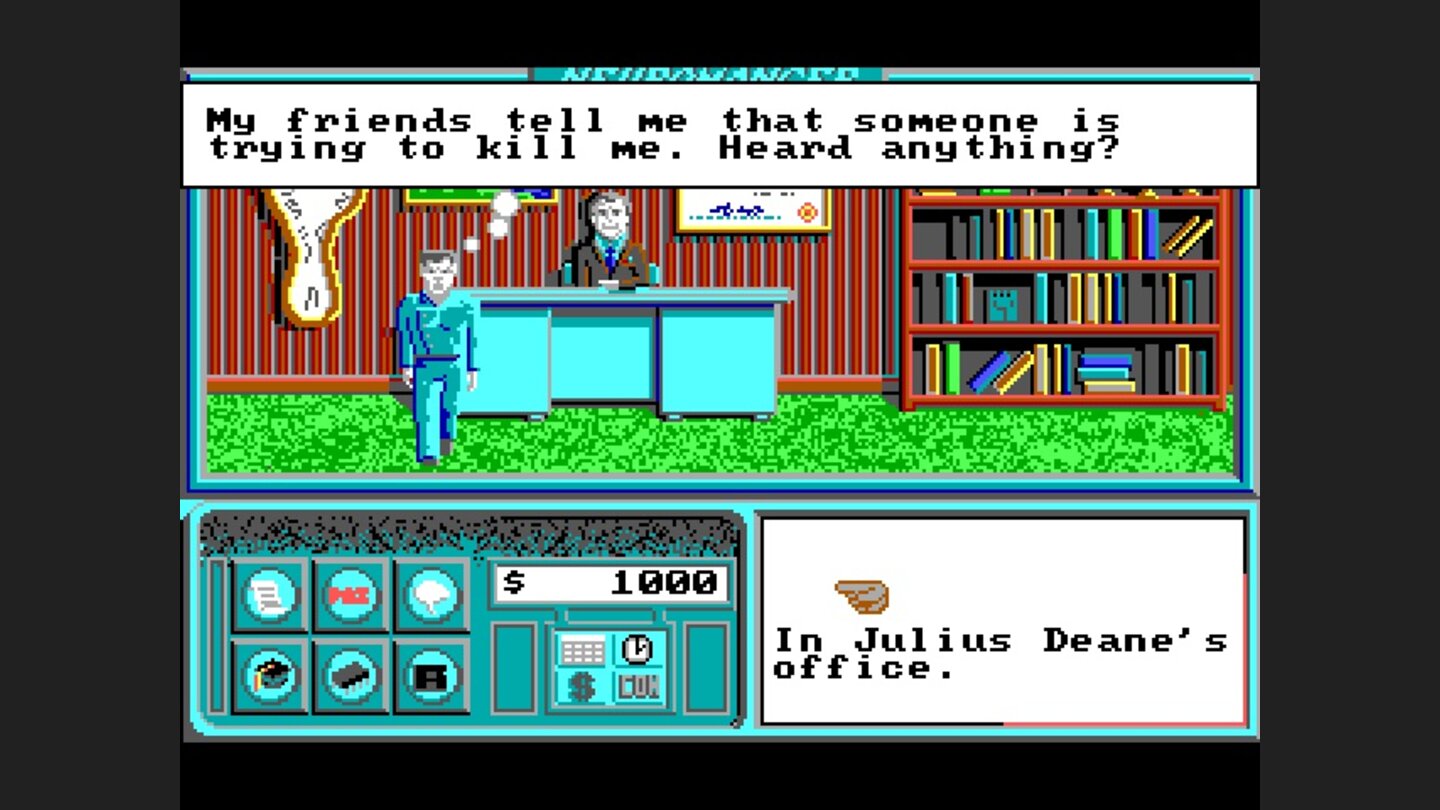Click the melting clock on the wall
1440x810 pixels.
(x=310, y=260)
